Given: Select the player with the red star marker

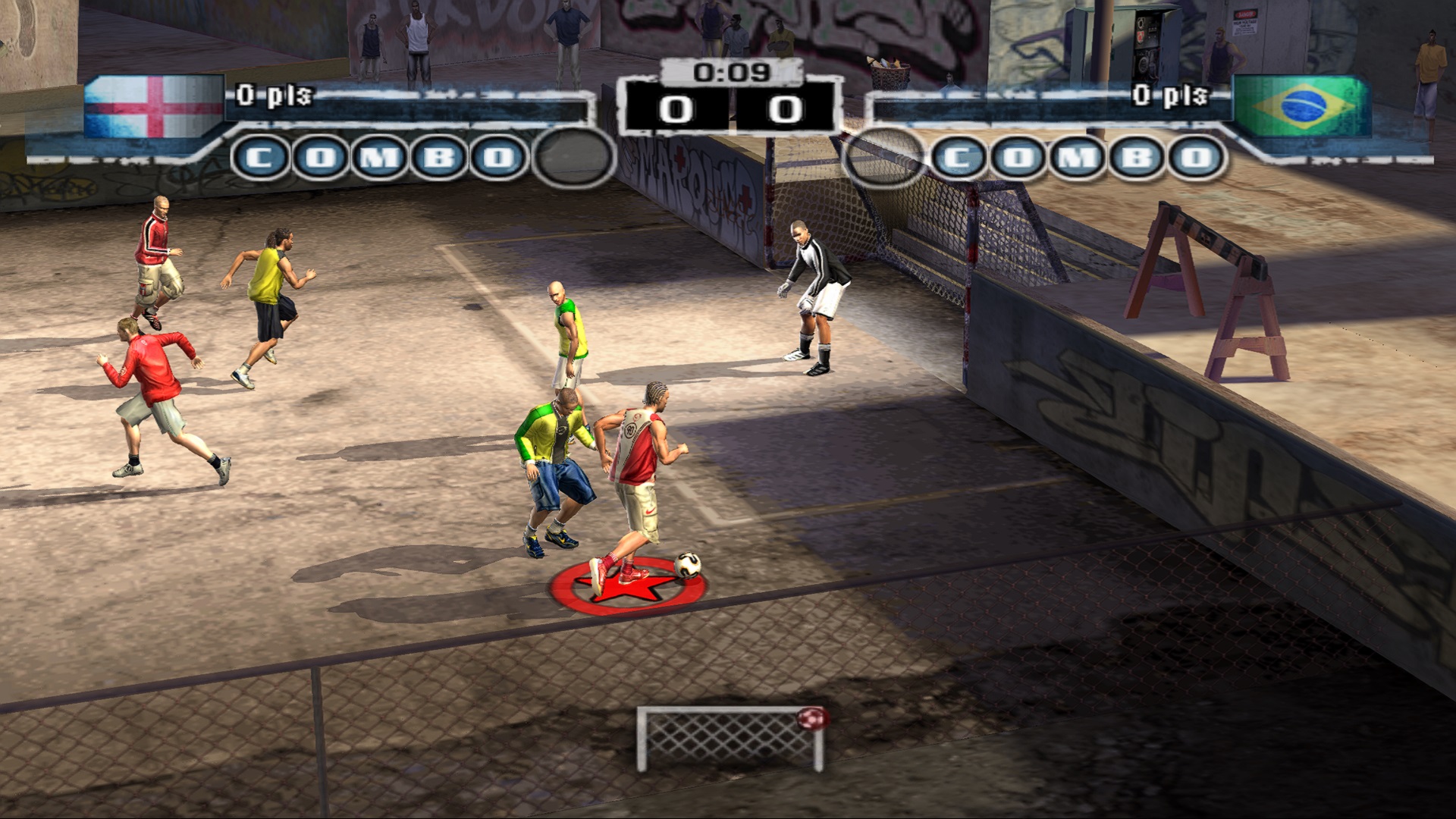Looking at the screenshot, I should [635, 485].
